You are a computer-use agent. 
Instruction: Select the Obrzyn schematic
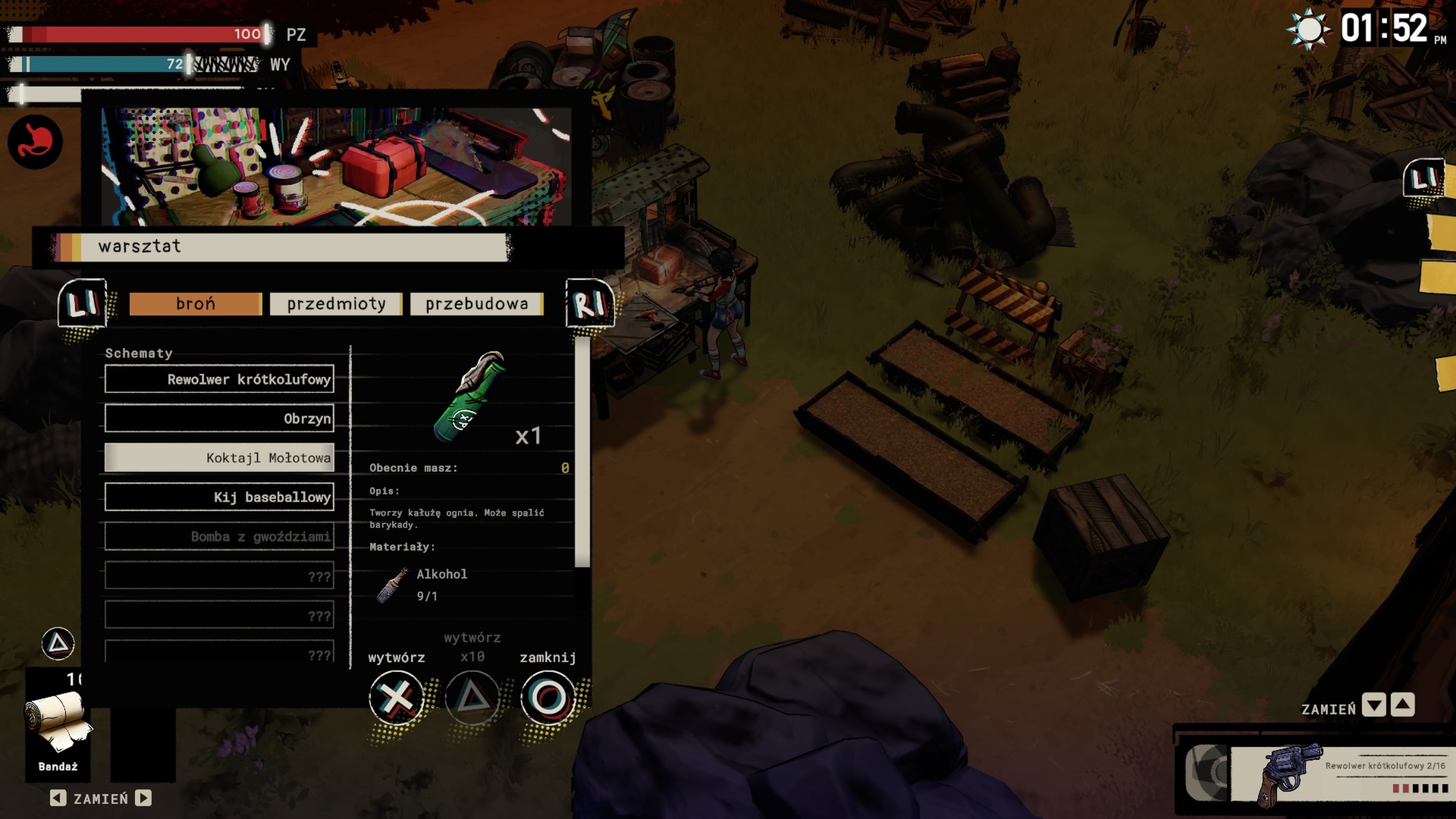click(219, 419)
